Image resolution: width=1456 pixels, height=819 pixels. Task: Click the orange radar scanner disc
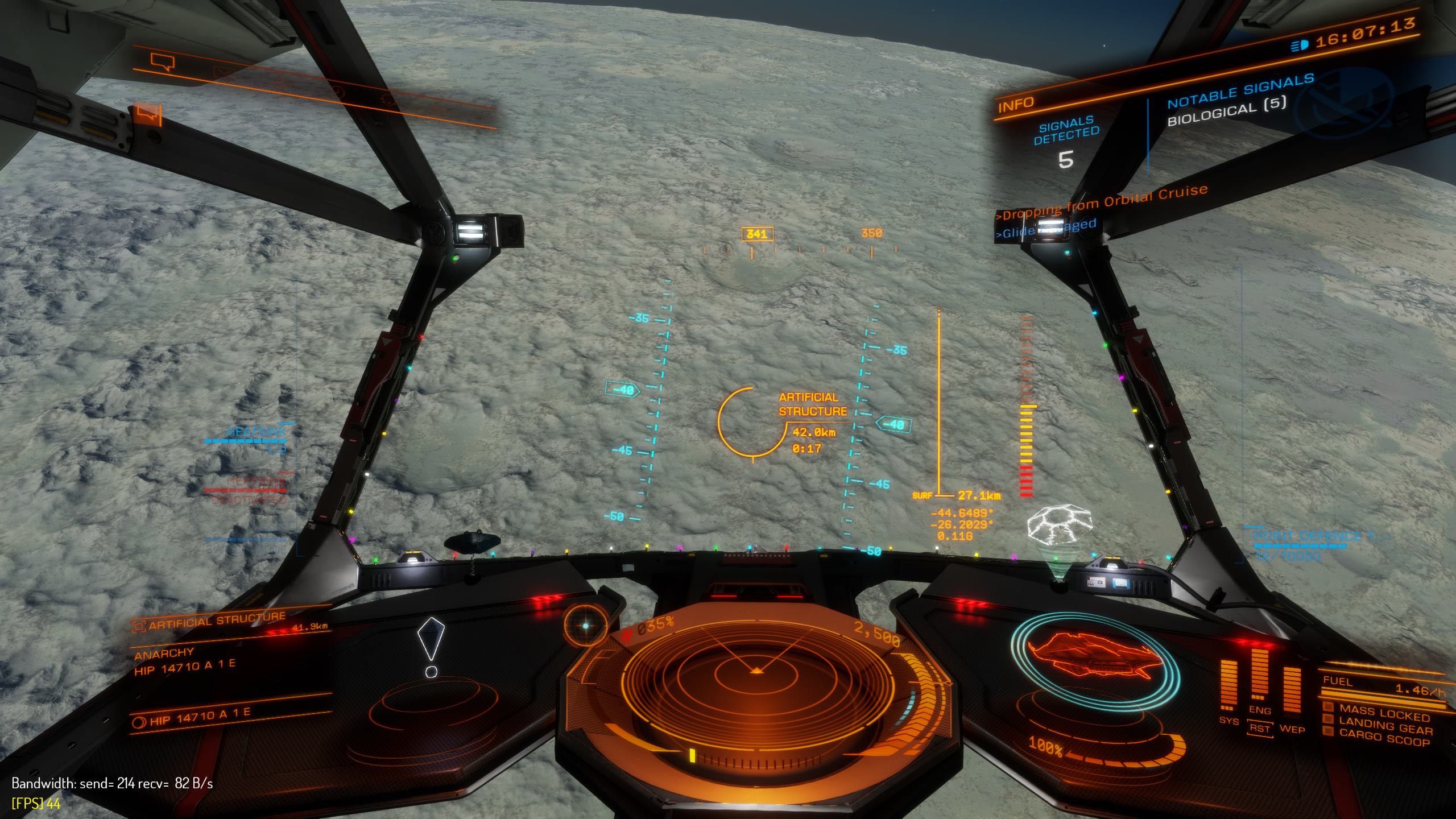(x=755, y=677)
